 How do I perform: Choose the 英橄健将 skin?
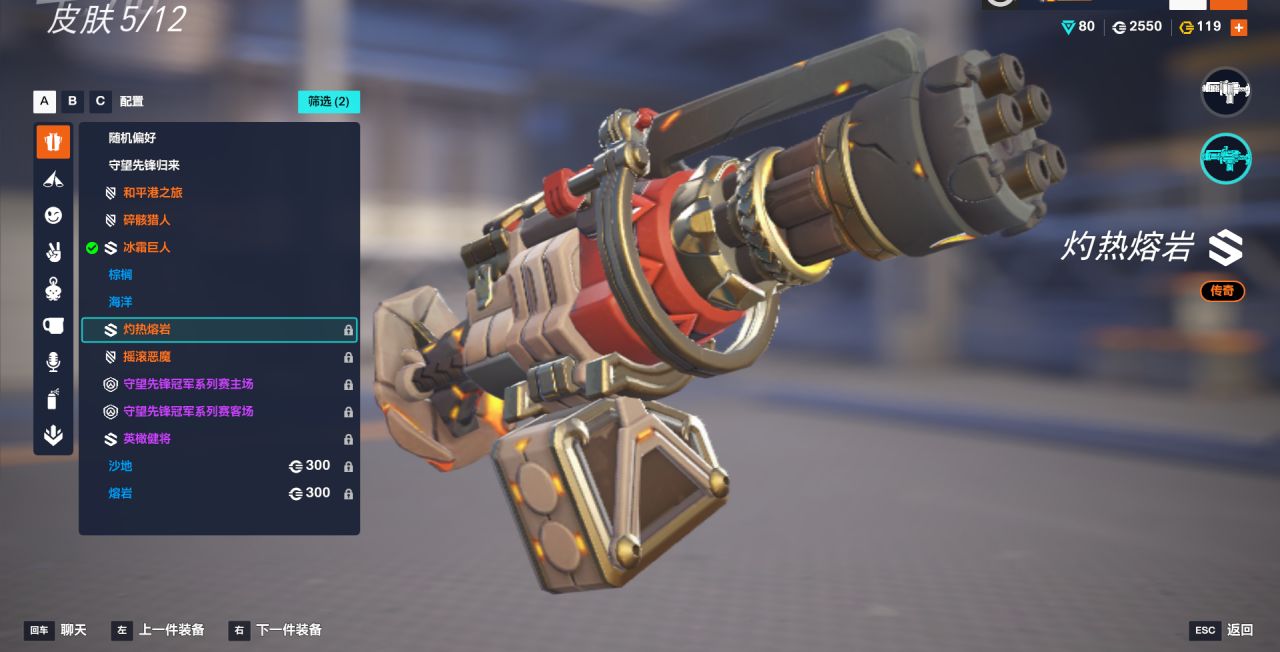tap(146, 439)
